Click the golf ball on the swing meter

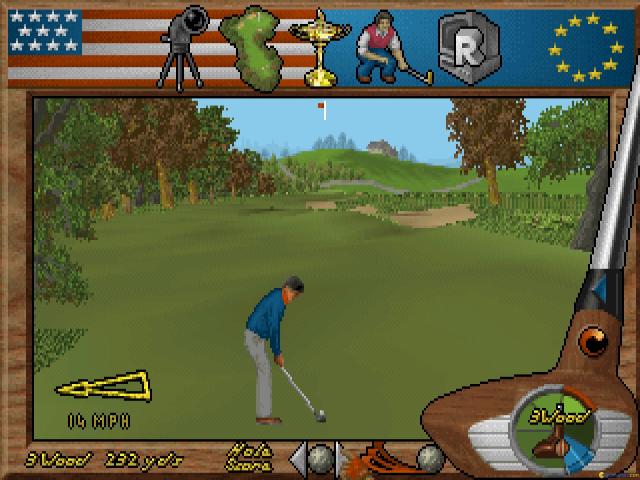tap(430, 457)
